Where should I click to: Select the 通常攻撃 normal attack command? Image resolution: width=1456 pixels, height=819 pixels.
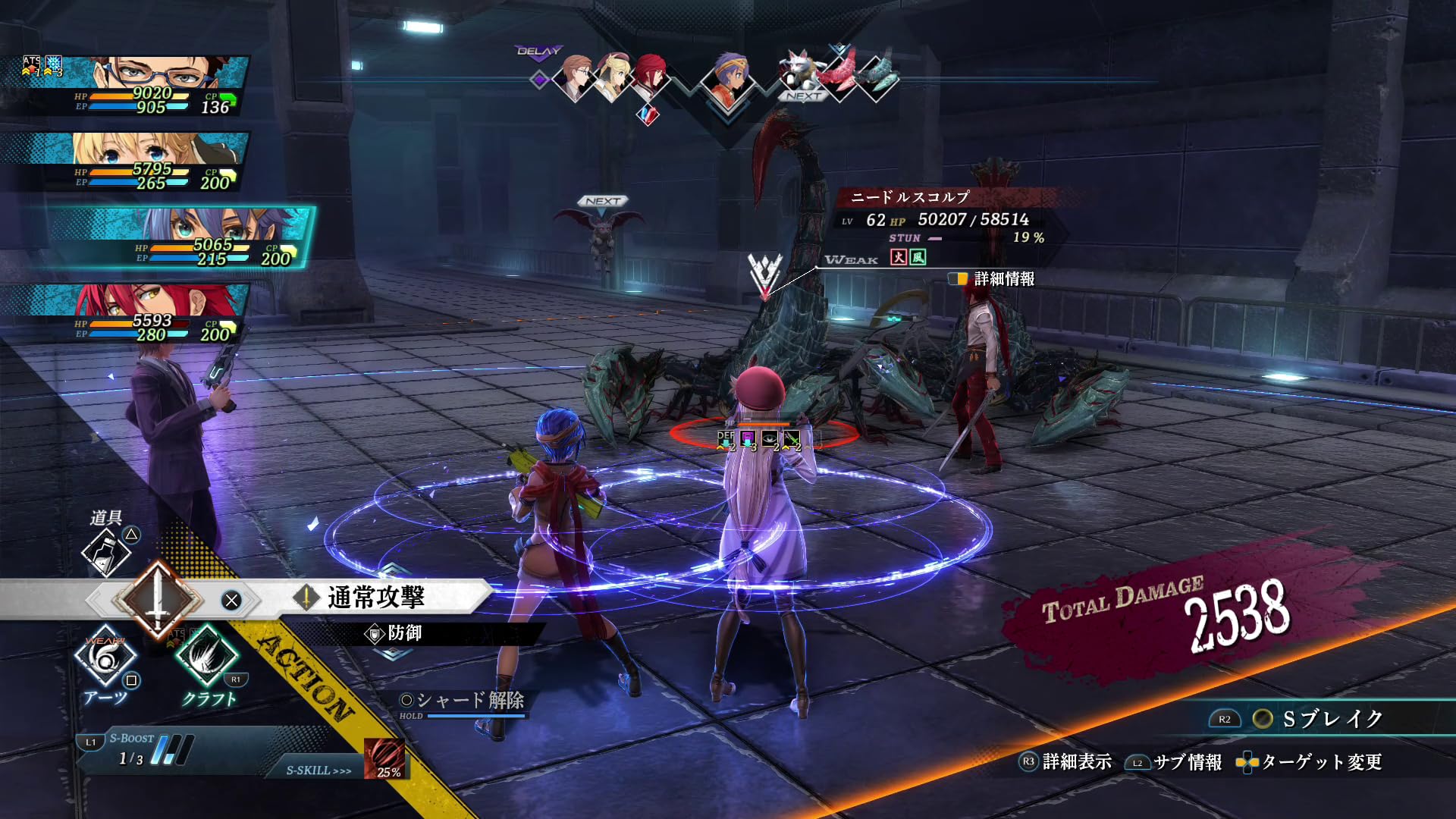376,598
